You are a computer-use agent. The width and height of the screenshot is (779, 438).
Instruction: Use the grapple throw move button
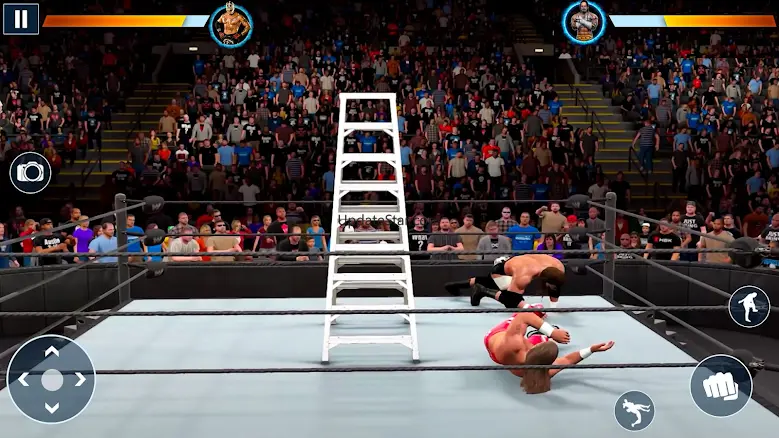coord(634,410)
